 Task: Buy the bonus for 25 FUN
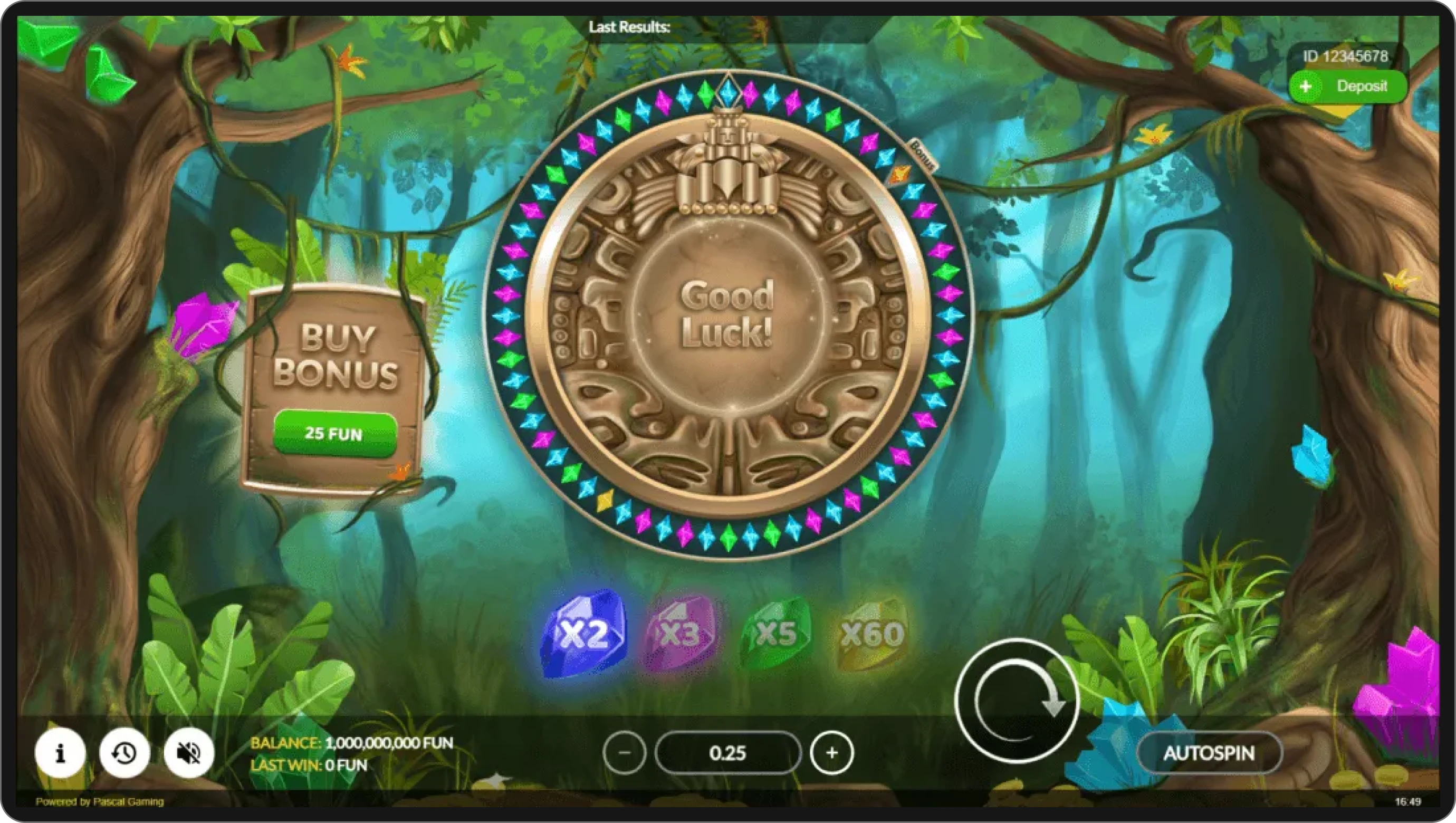click(334, 434)
